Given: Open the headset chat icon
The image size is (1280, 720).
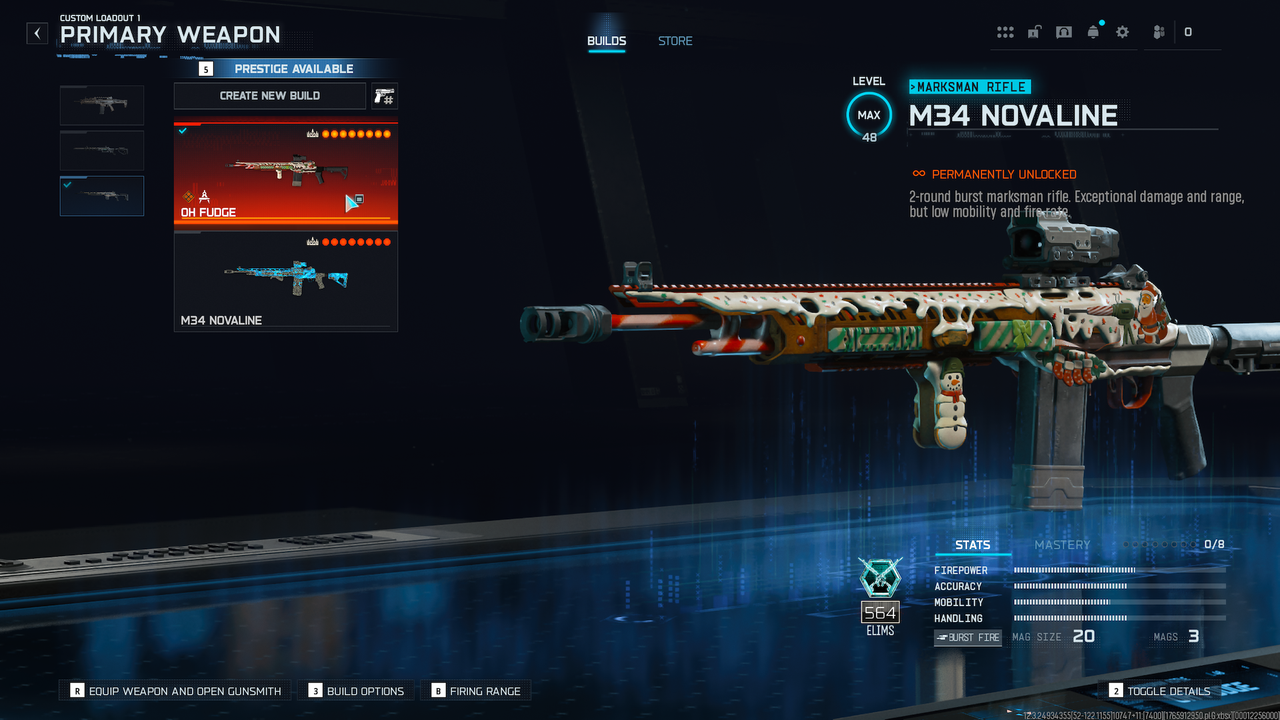Looking at the screenshot, I should pos(1064,32).
